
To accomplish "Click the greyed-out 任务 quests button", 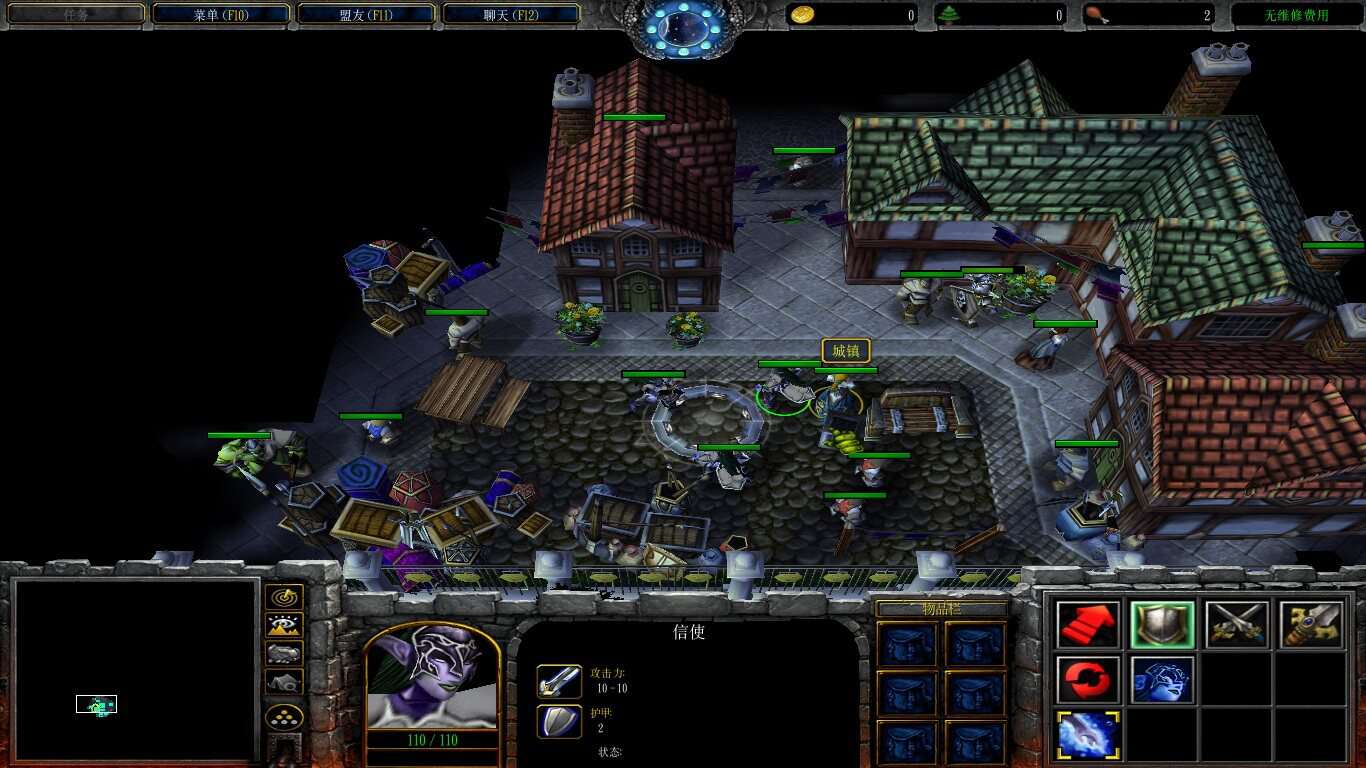I will click(x=76, y=15).
